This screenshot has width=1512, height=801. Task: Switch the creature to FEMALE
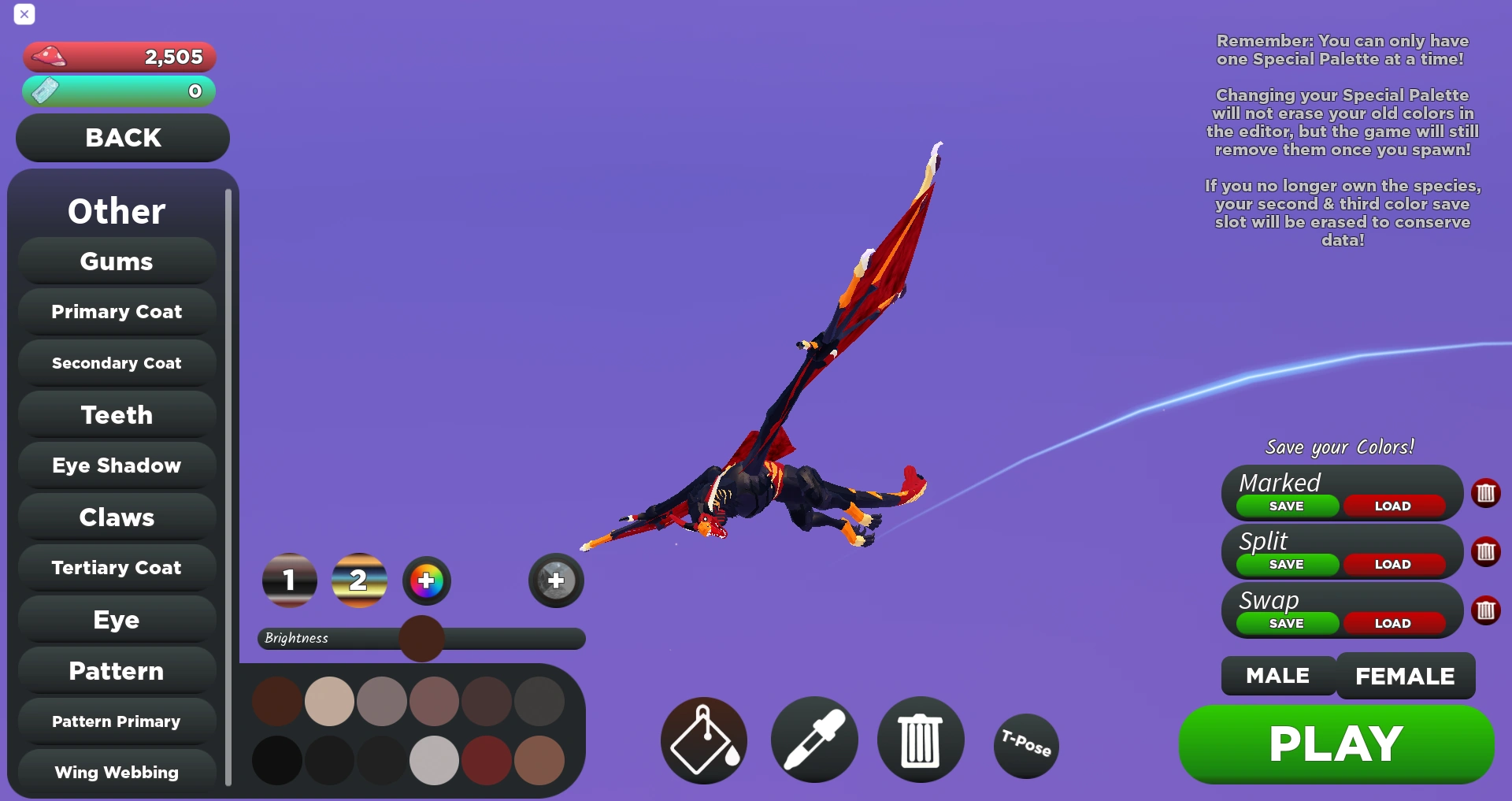(1405, 675)
